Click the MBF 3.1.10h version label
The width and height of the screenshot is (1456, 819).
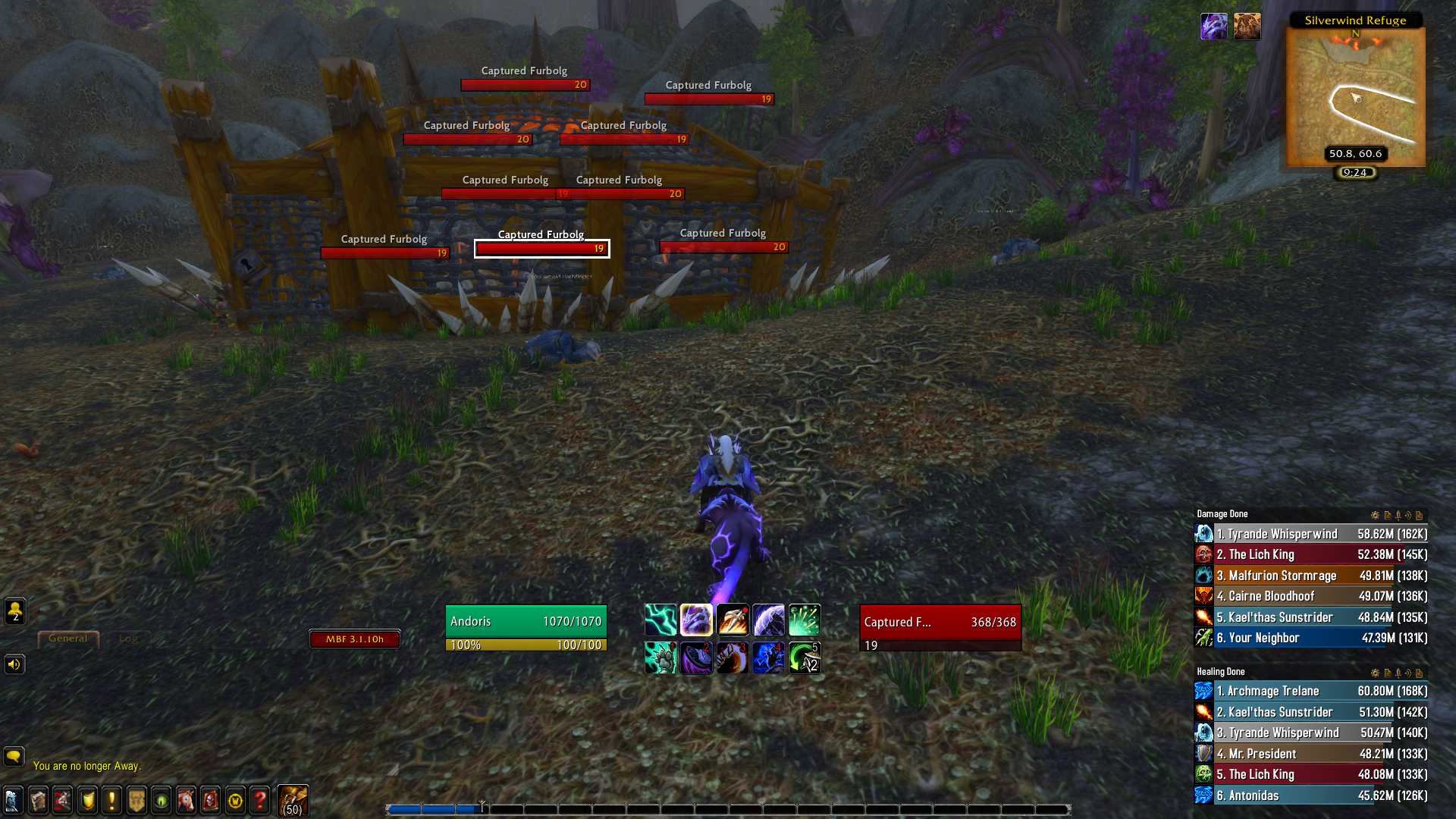[355, 639]
